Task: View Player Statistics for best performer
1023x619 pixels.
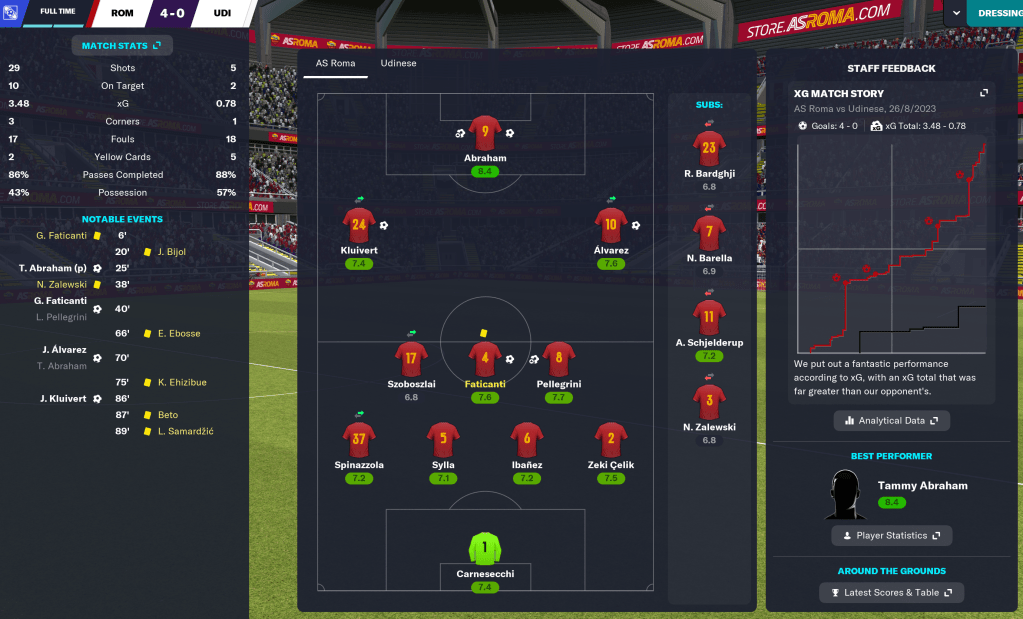Action: click(891, 536)
